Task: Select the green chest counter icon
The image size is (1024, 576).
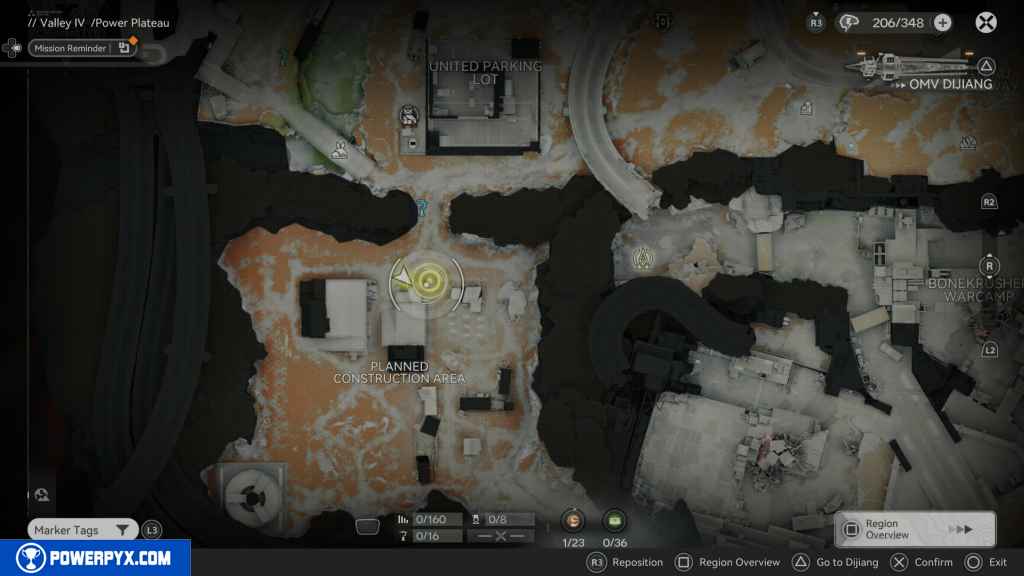Action: (x=614, y=520)
